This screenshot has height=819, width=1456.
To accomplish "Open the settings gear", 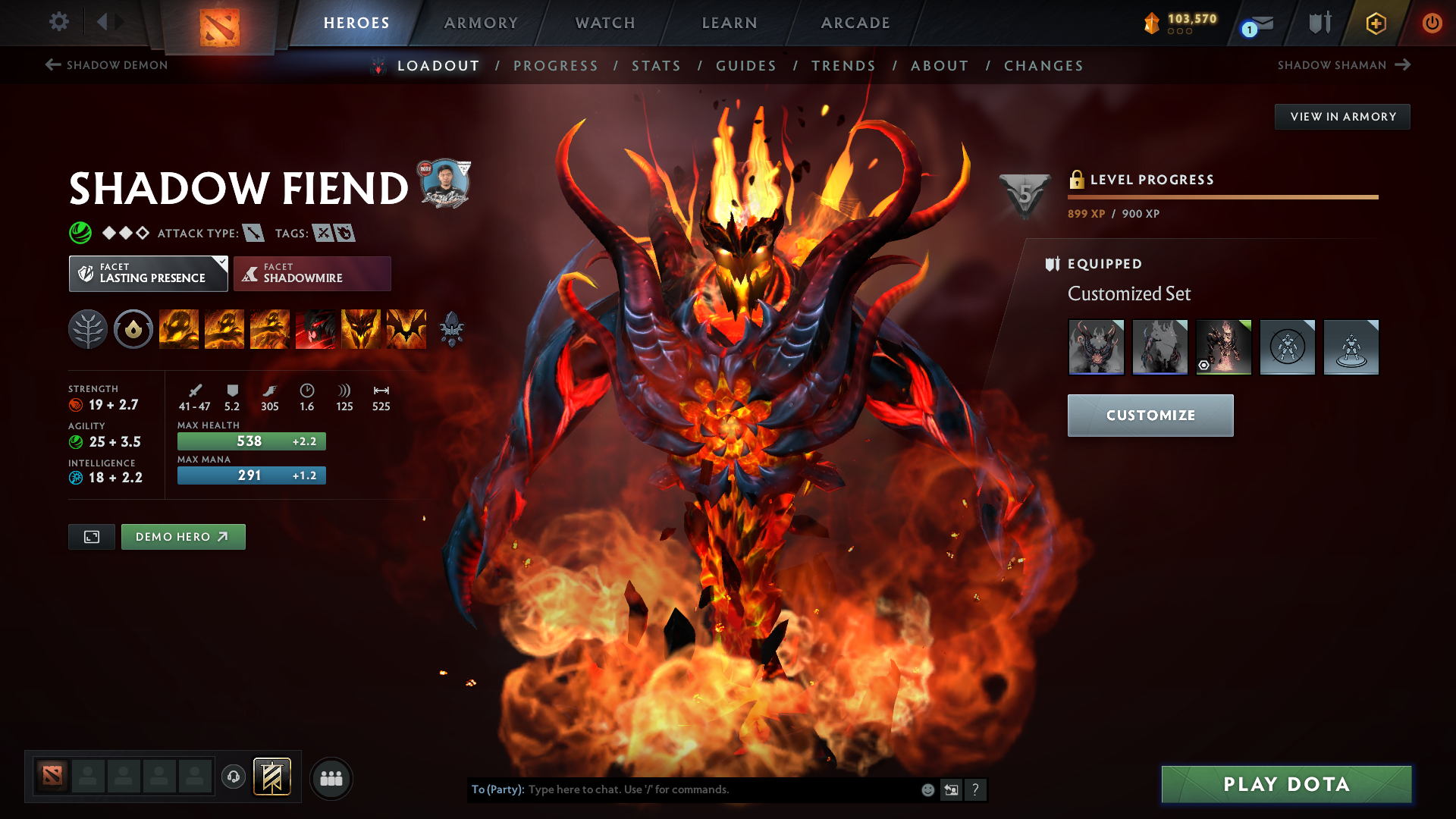I will coord(58,22).
